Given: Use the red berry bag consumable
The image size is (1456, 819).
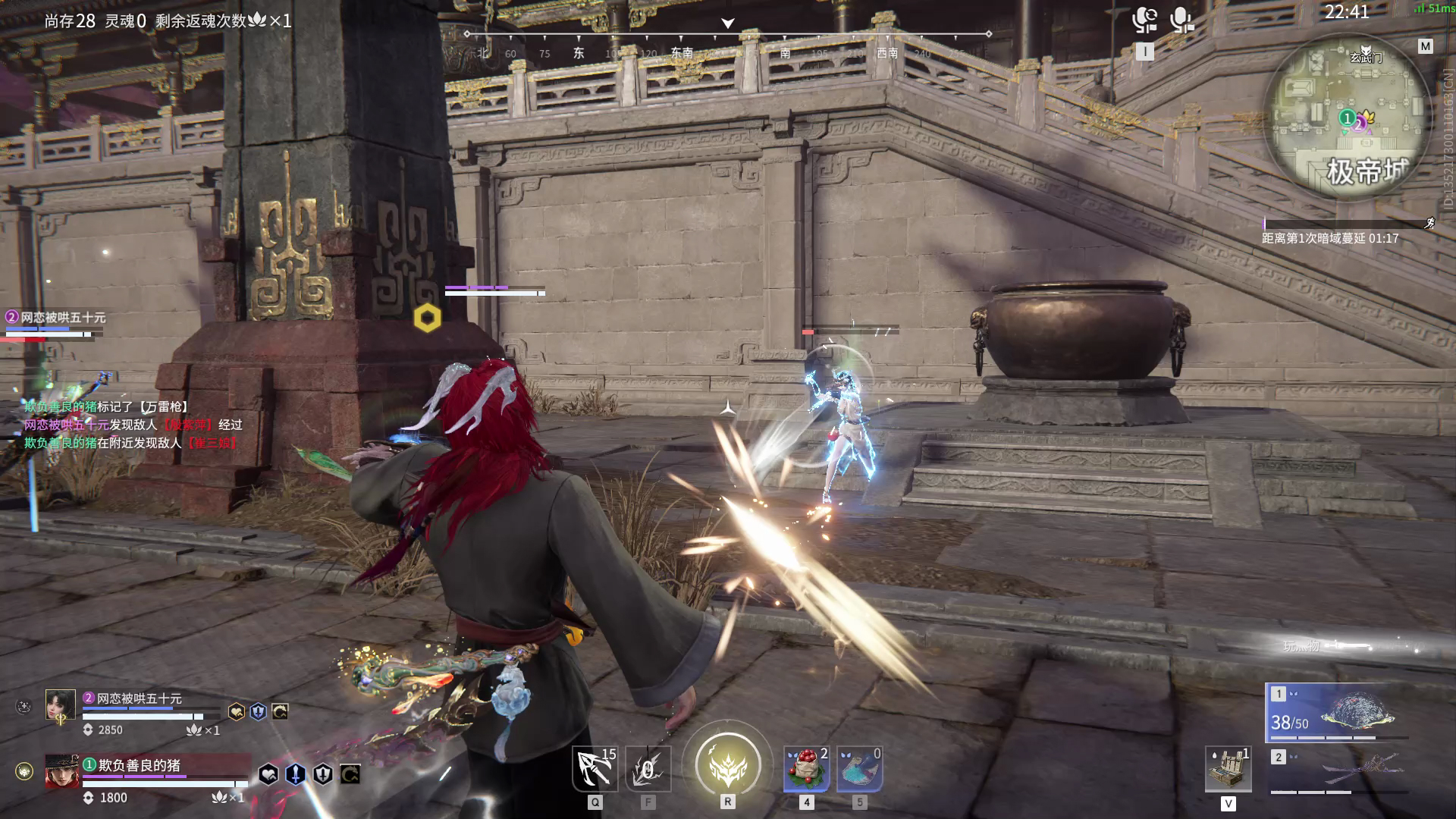Looking at the screenshot, I should (x=806, y=769).
